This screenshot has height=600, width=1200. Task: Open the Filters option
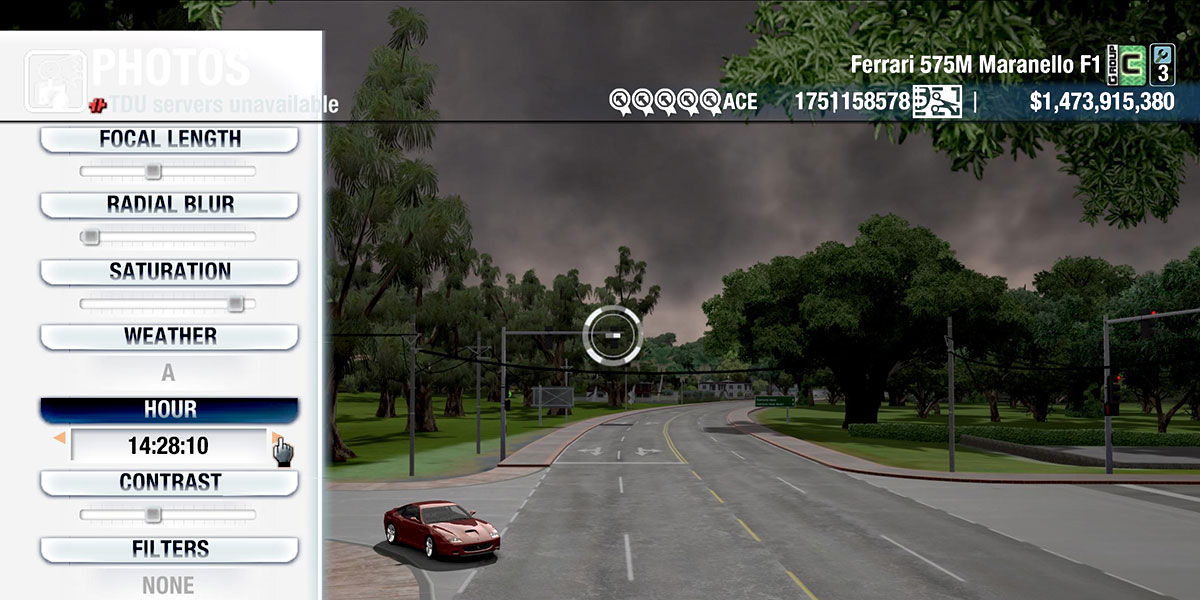click(x=169, y=550)
